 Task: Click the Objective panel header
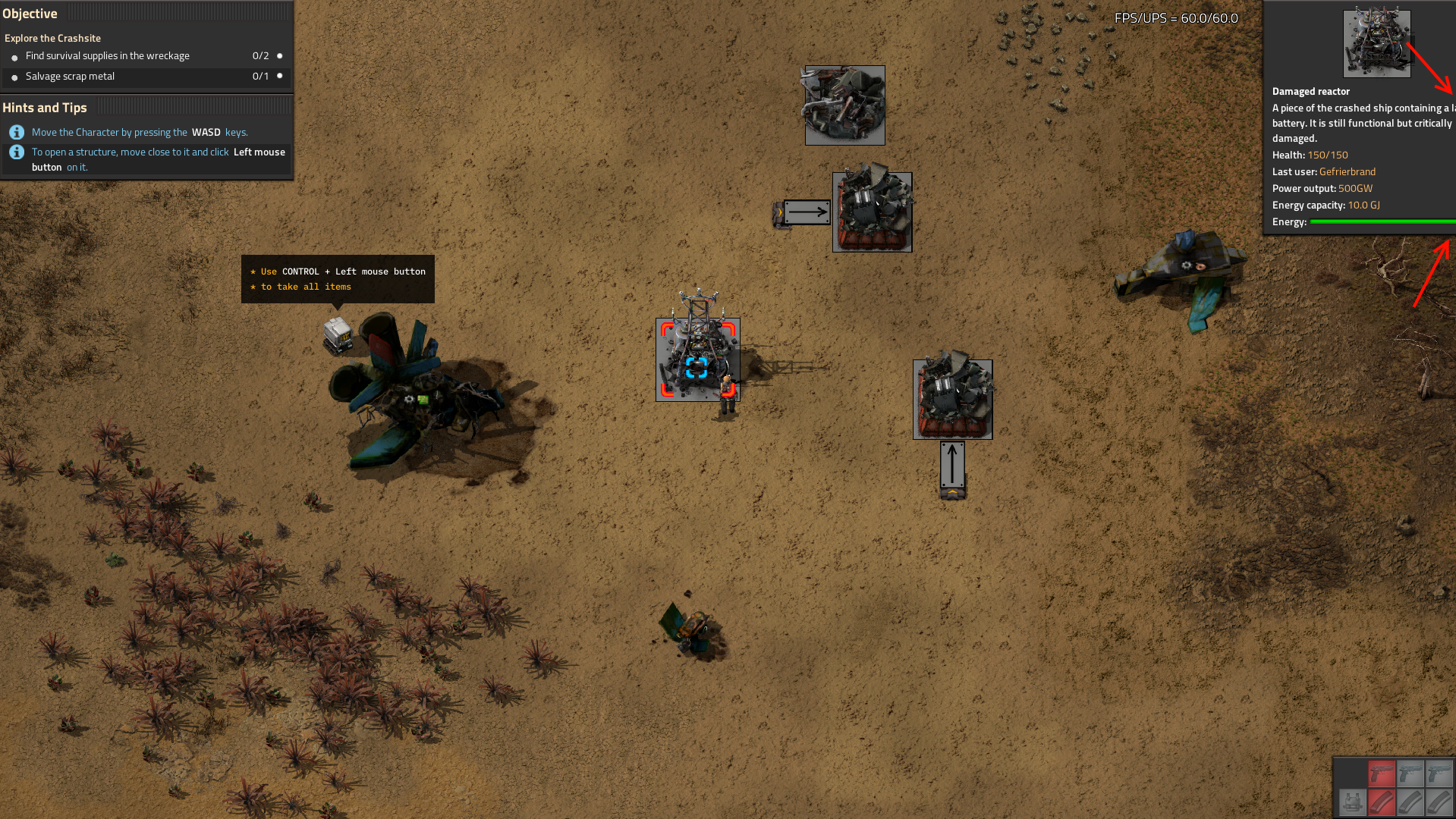(x=30, y=14)
